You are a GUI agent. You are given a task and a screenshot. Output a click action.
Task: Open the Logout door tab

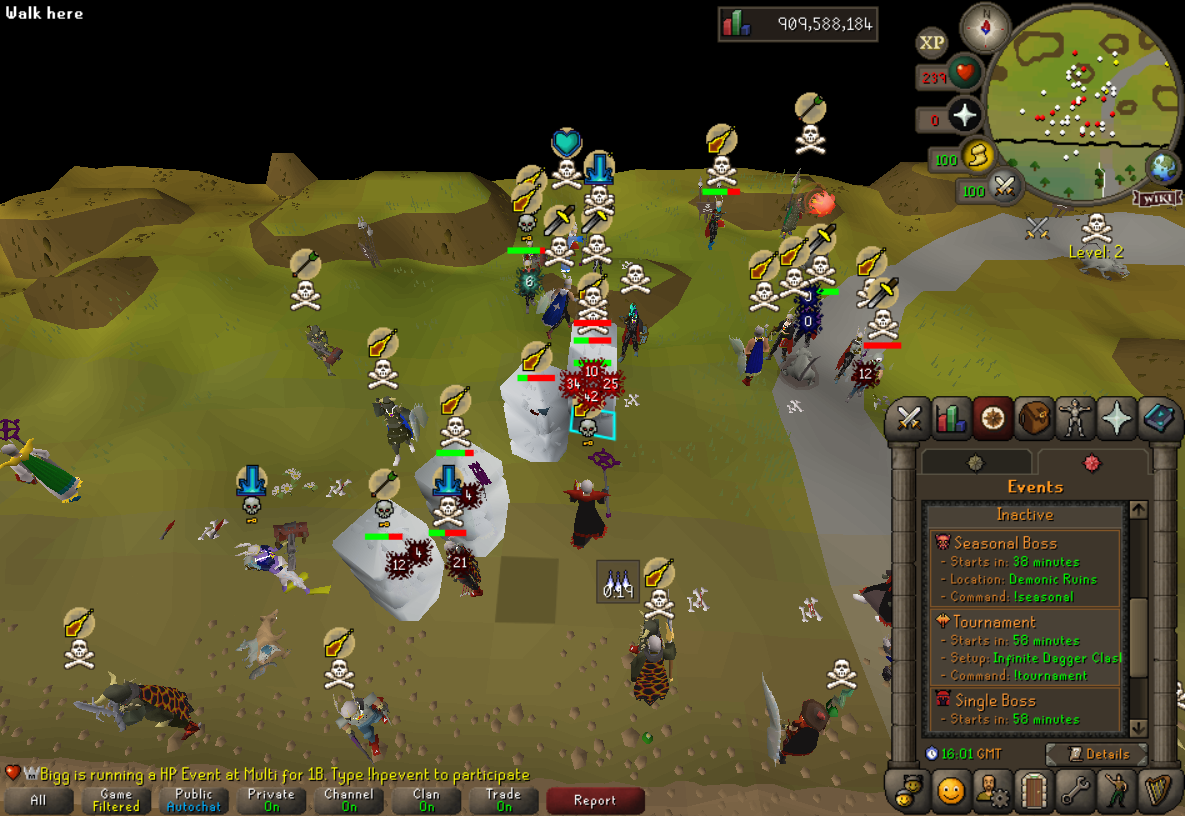point(1034,791)
